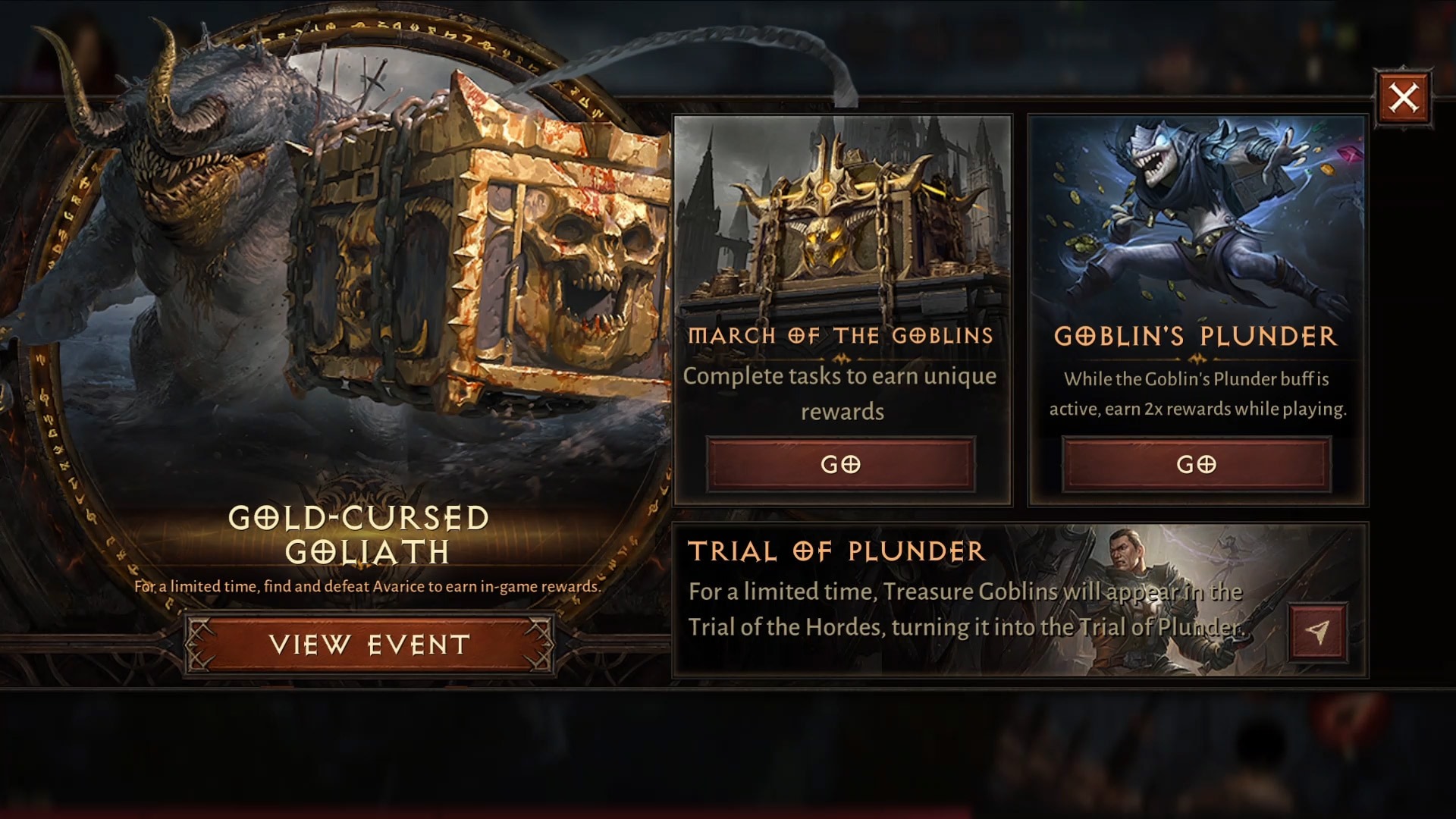Close the events panel with the X
The height and width of the screenshot is (819, 1456).
1403,99
